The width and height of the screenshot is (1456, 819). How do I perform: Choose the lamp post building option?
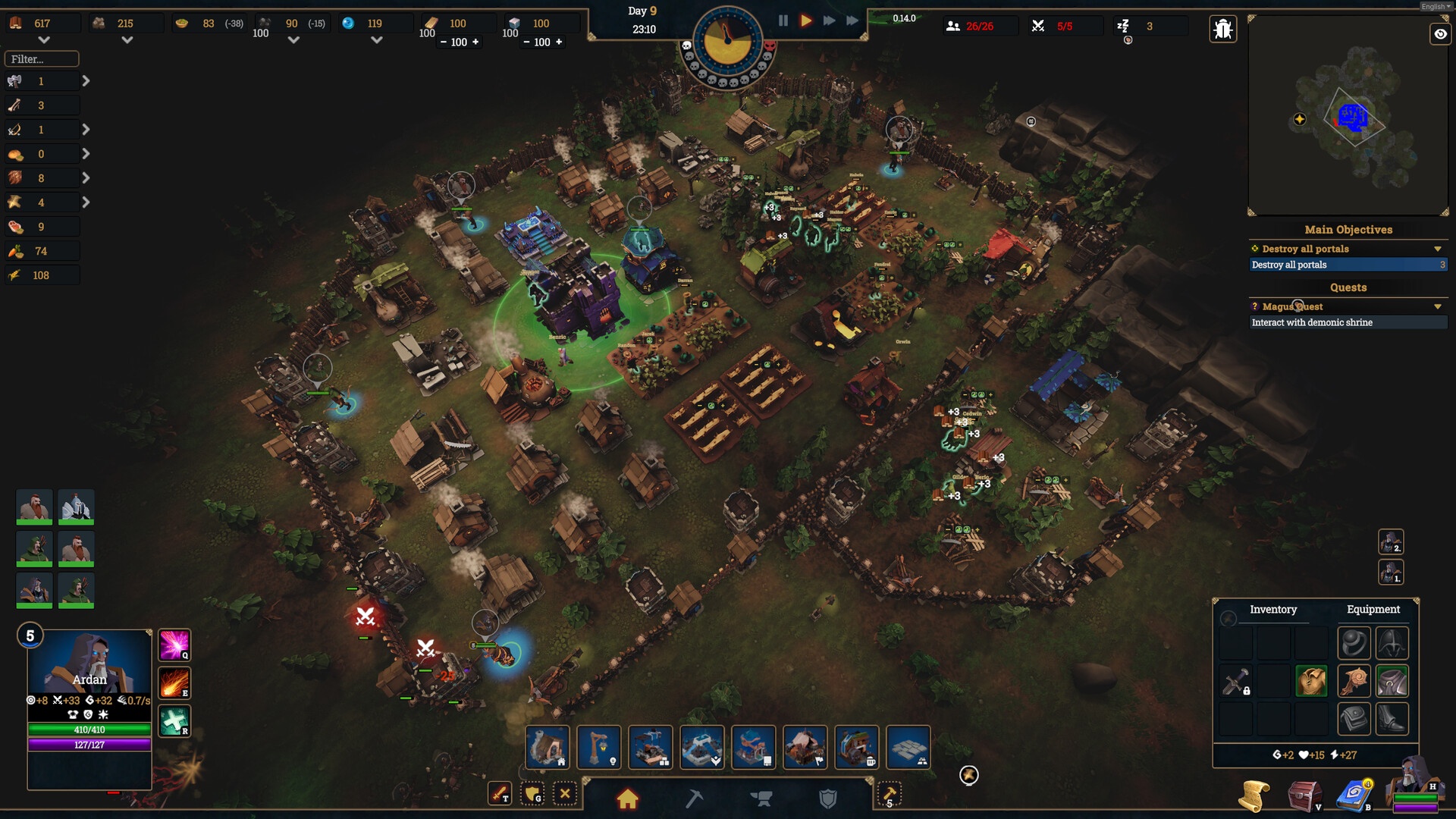click(599, 747)
